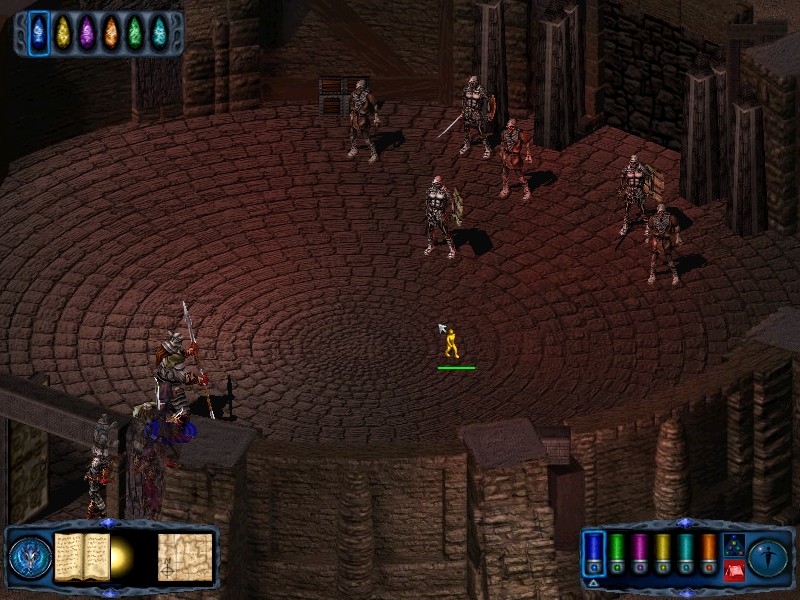Click the glowing yellow sun orb
Image resolution: width=800 pixels, height=600 pixels.
(124, 557)
